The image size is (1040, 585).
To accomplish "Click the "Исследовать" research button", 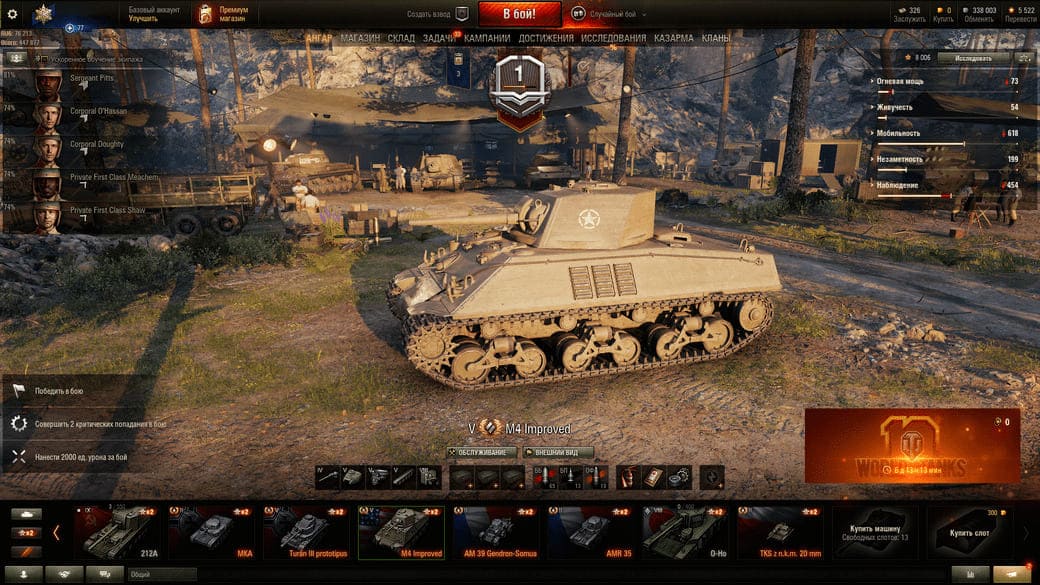I will click(x=973, y=58).
